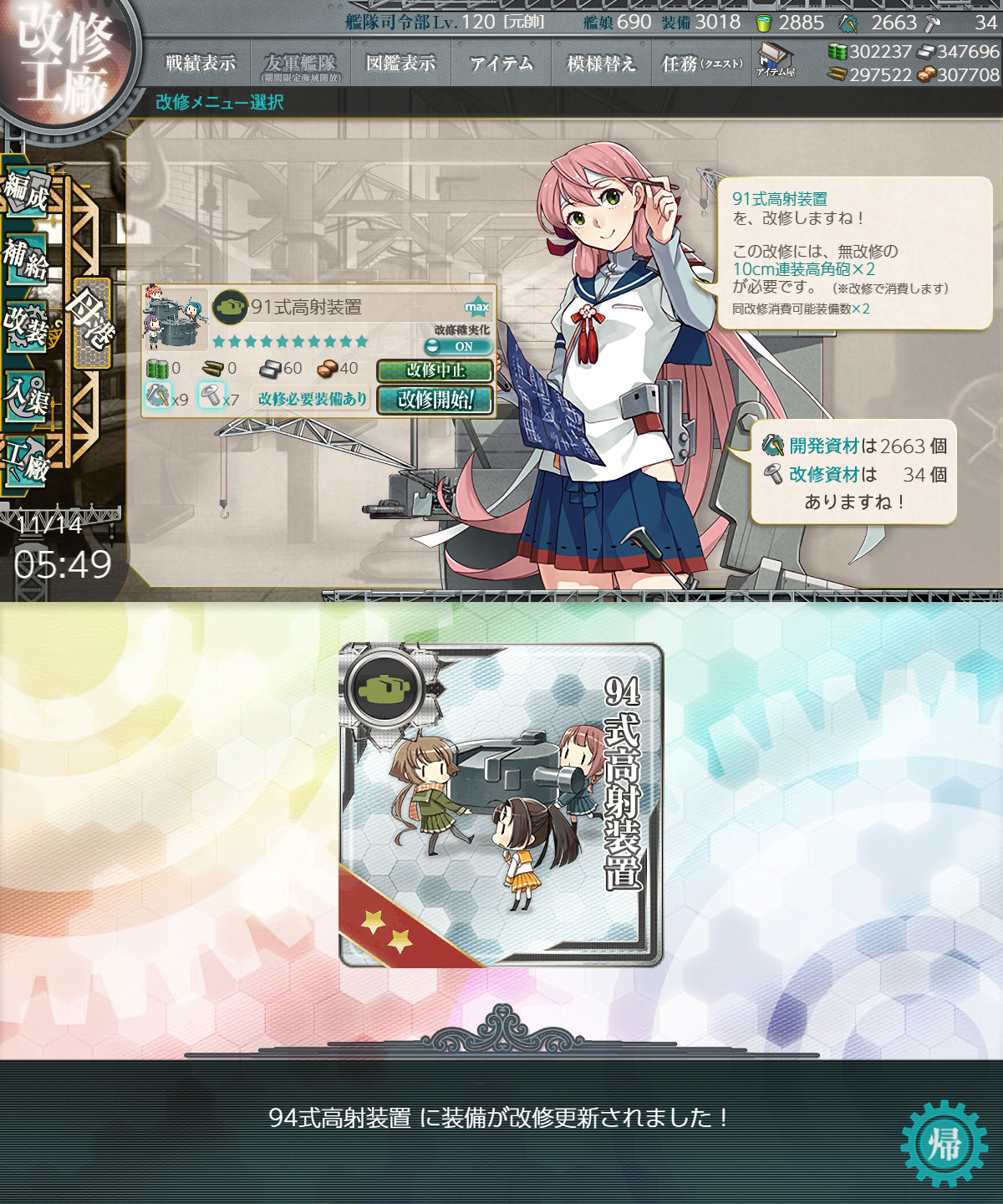
Task: Start improvement with 改修開始! button
Action: [434, 400]
